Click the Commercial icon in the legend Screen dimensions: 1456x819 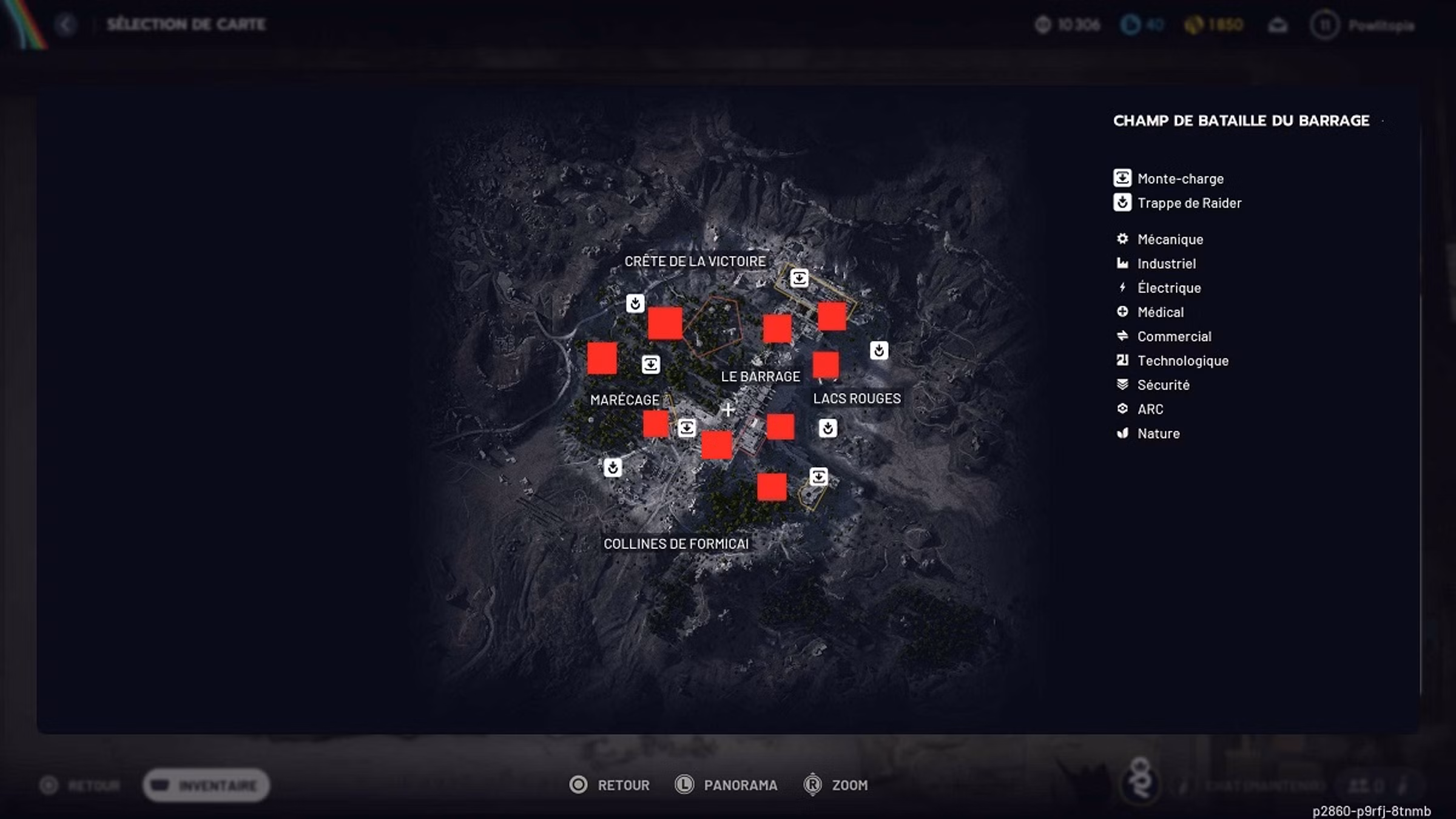[x=1122, y=336]
